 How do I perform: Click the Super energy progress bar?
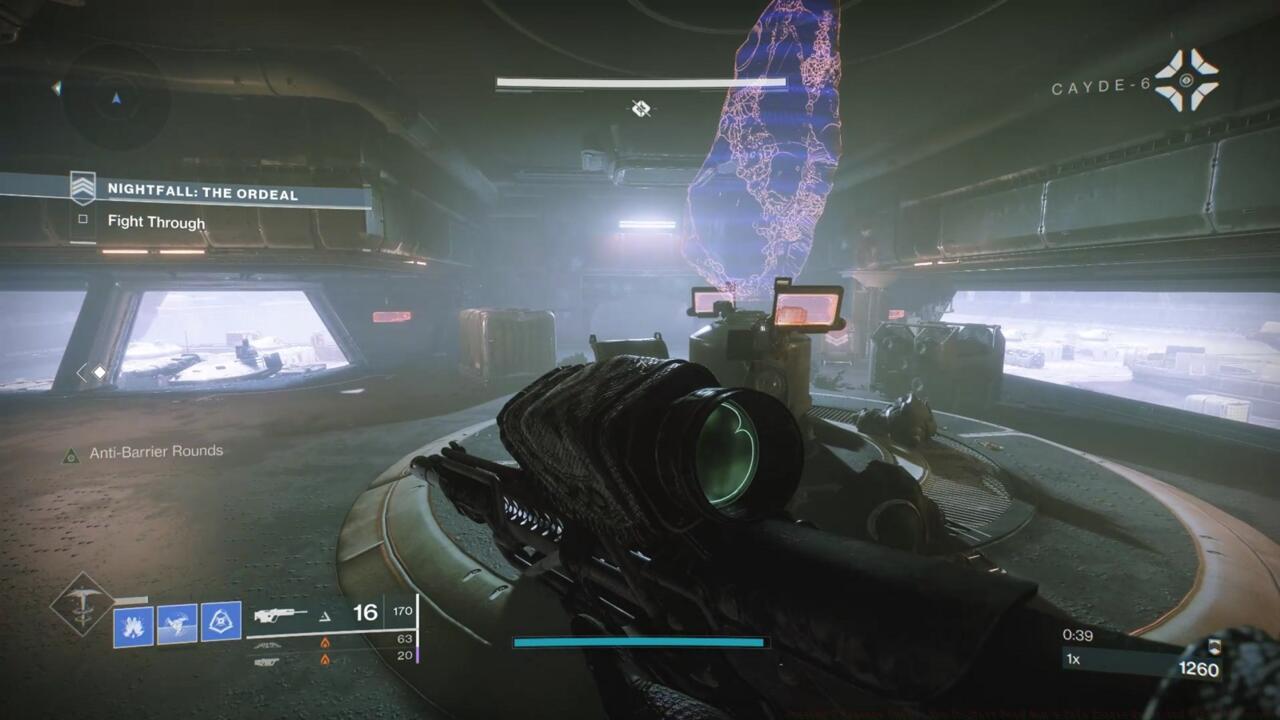click(x=638, y=643)
